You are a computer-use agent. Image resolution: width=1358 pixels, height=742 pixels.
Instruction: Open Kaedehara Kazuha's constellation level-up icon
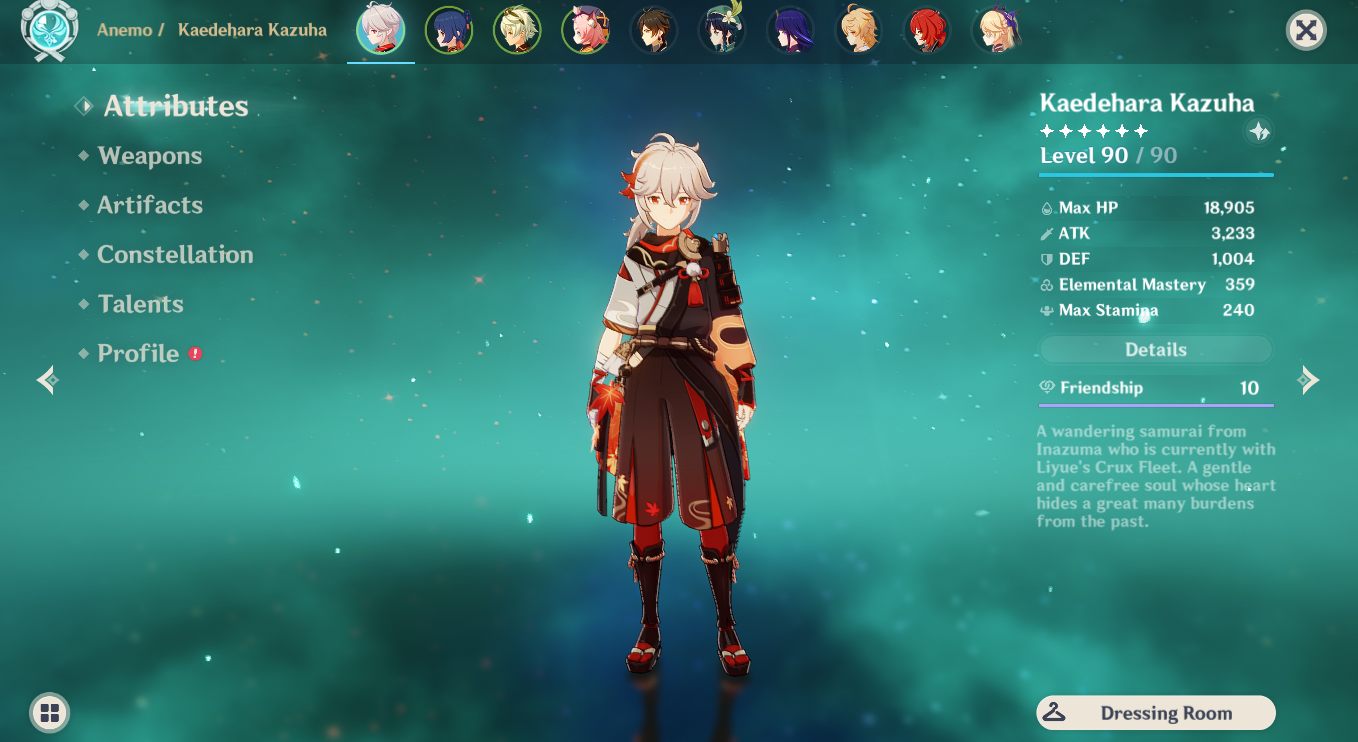(1259, 131)
